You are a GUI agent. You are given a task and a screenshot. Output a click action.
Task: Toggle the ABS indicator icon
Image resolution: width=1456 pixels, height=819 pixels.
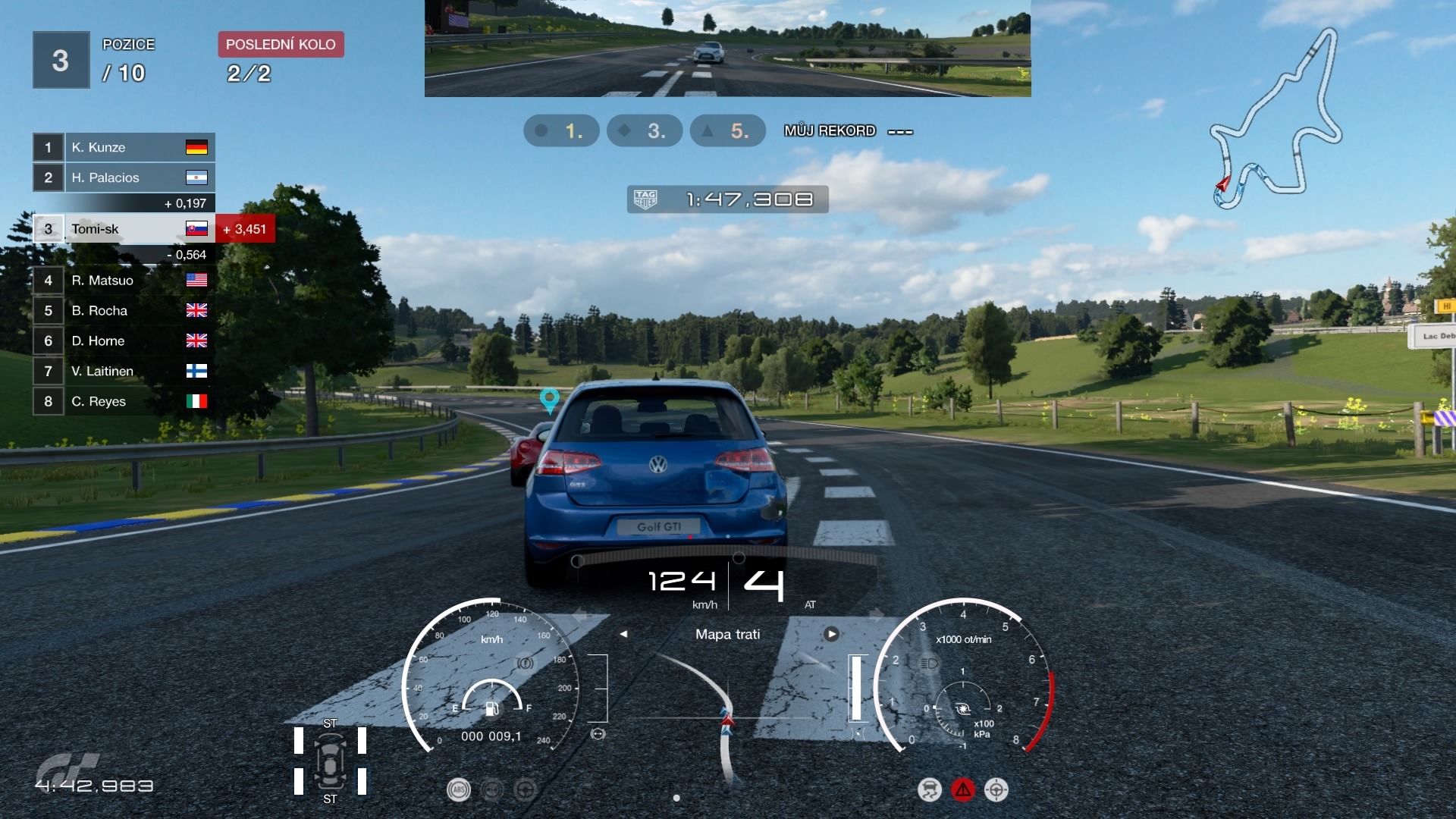[458, 790]
